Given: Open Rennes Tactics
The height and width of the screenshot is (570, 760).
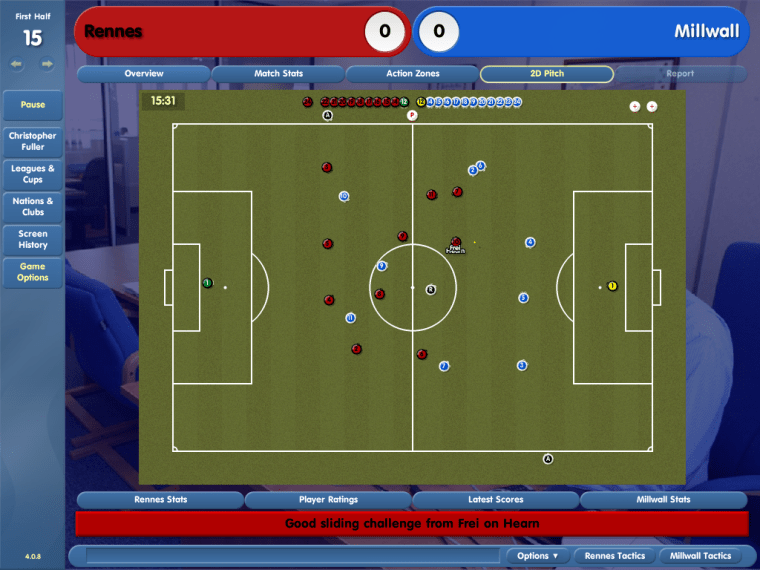Looking at the screenshot, I should click(615, 556).
